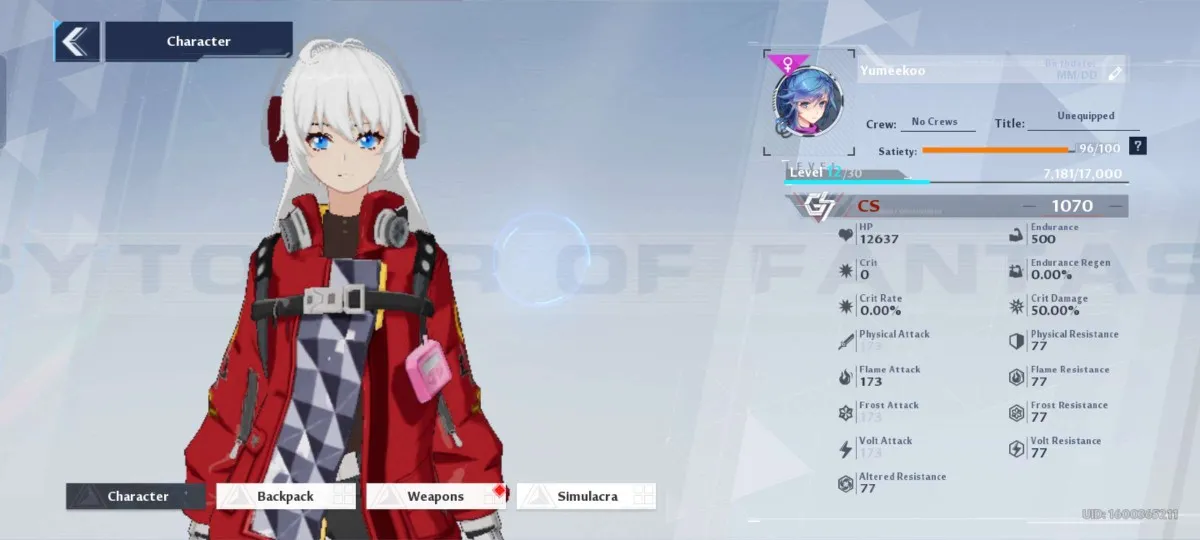Click the player avatar portrait
Screen dimensions: 1200x540
click(x=807, y=103)
